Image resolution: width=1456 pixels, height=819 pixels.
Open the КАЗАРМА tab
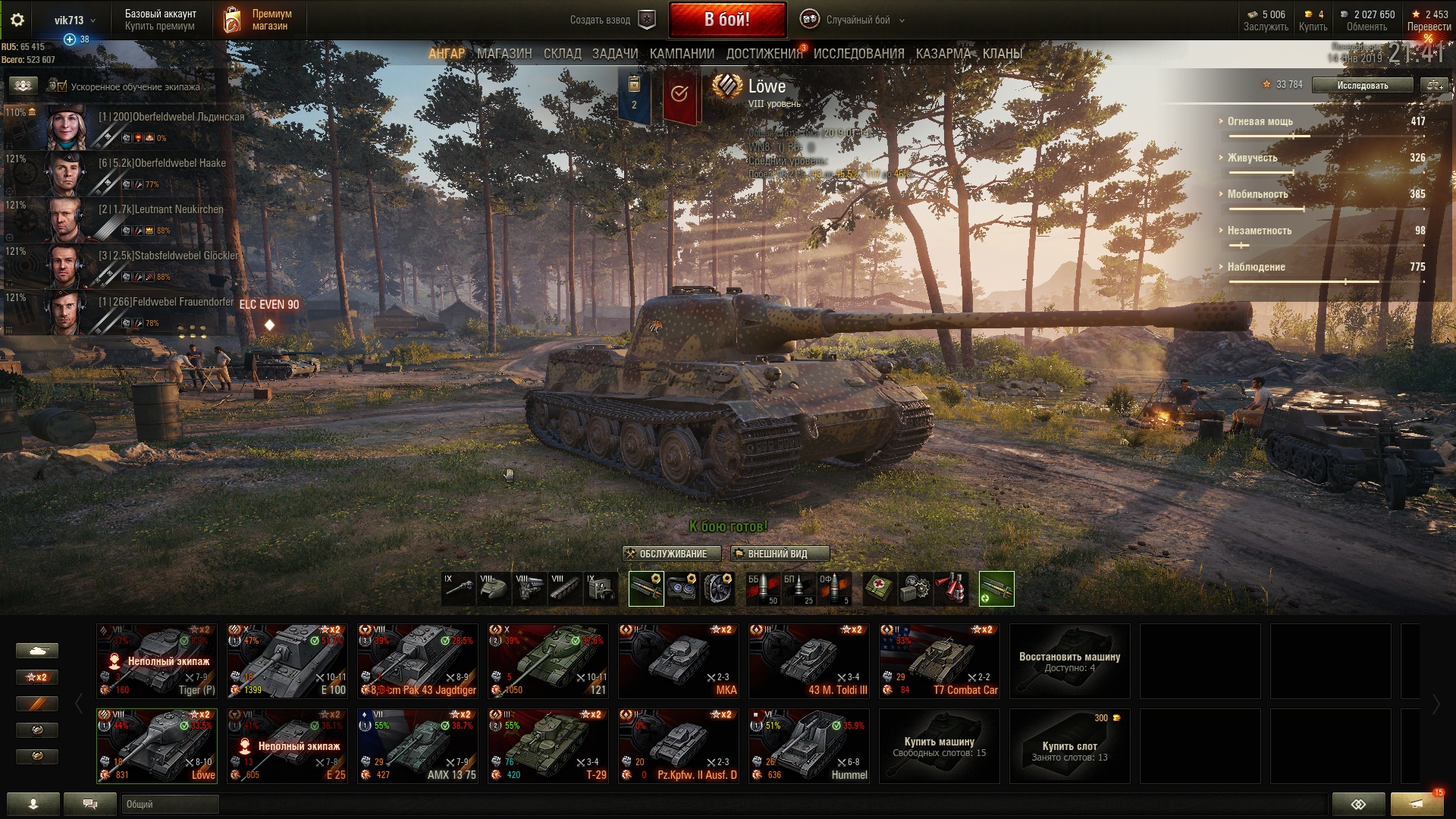tap(943, 54)
